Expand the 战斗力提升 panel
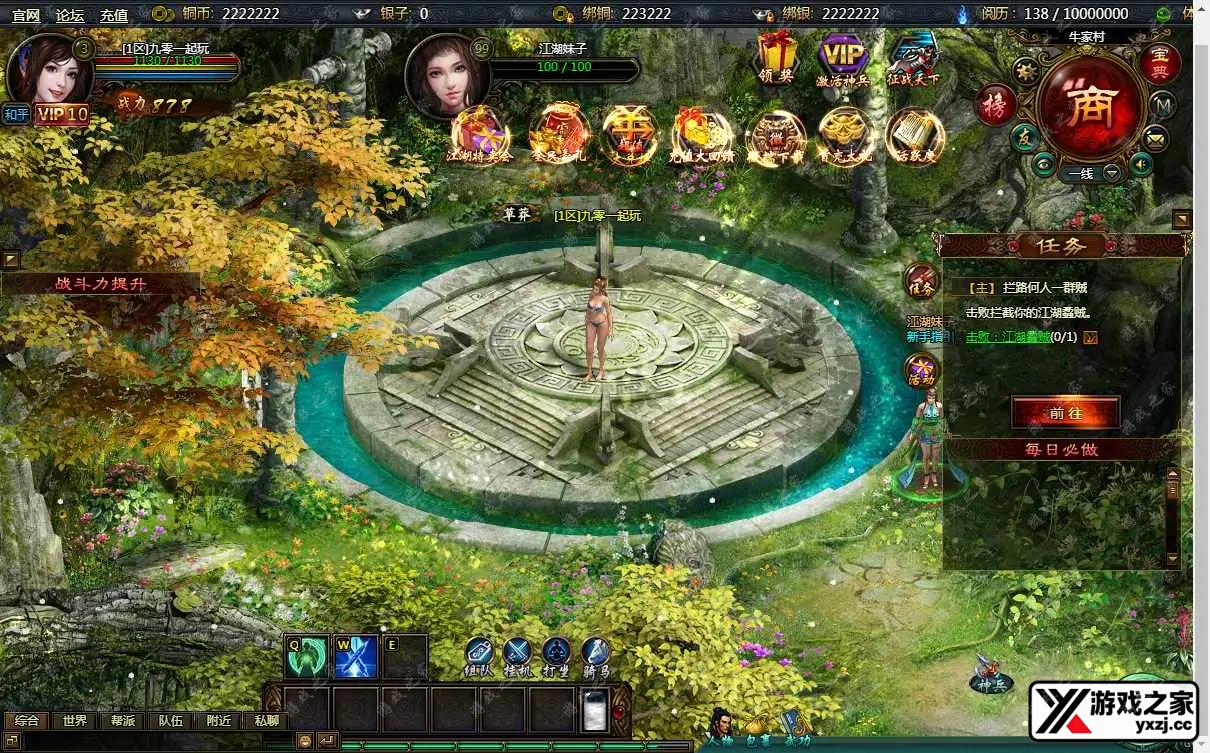The width and height of the screenshot is (1210, 753). click(100, 284)
